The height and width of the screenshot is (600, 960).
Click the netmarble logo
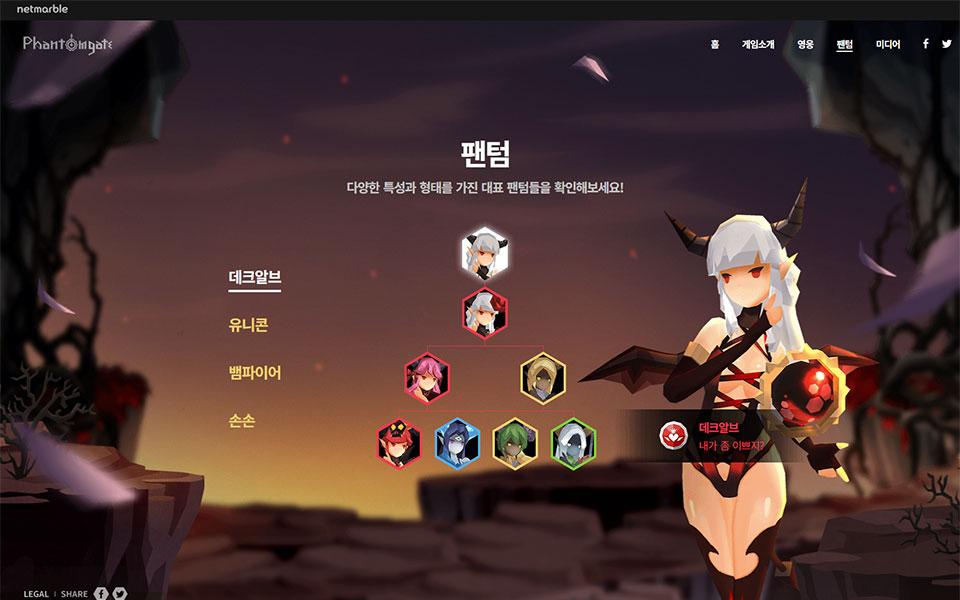tap(42, 9)
